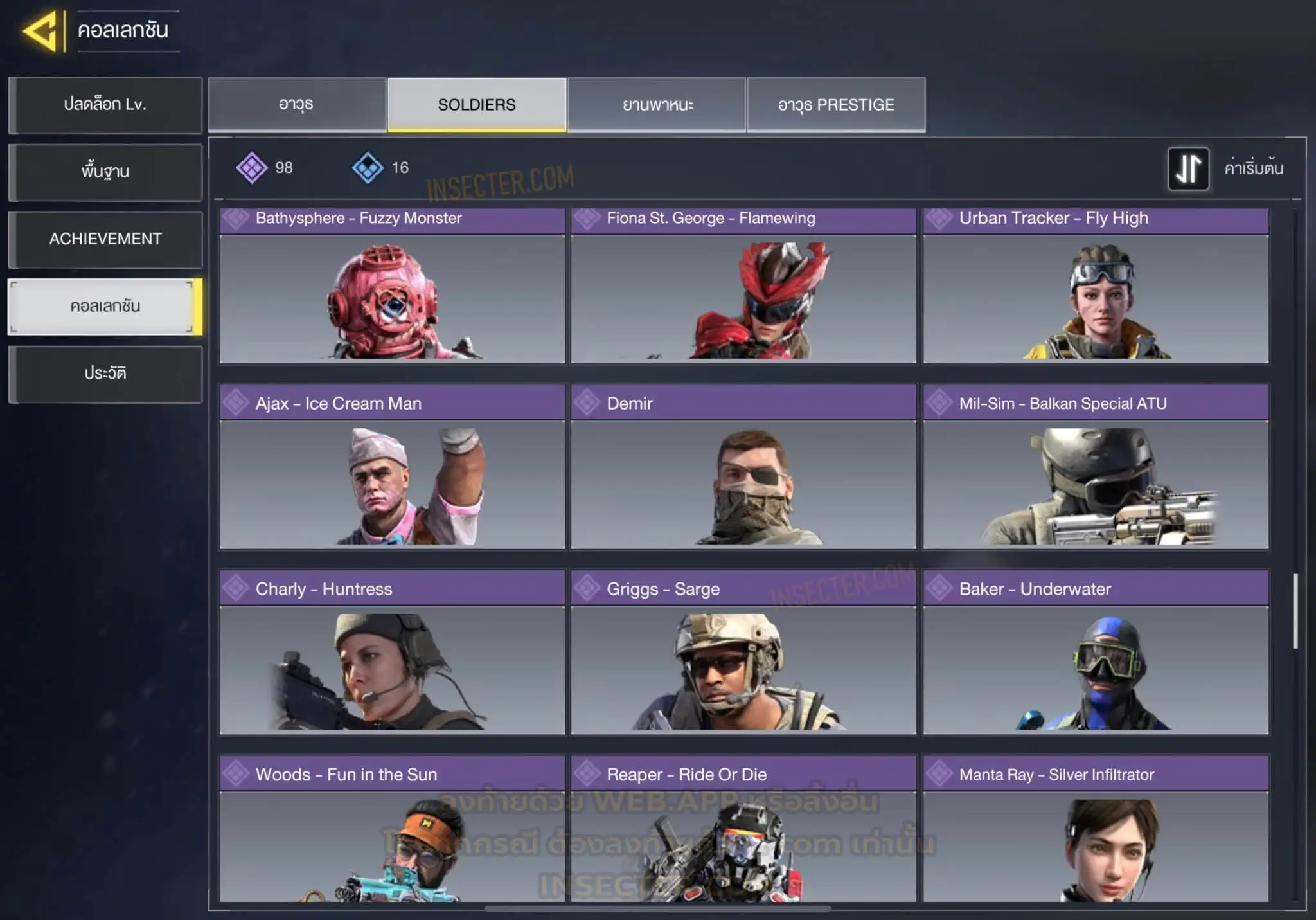Pick the Urban Tracker - Fly High skin
This screenshot has height=920, width=1316.
click(1096, 286)
